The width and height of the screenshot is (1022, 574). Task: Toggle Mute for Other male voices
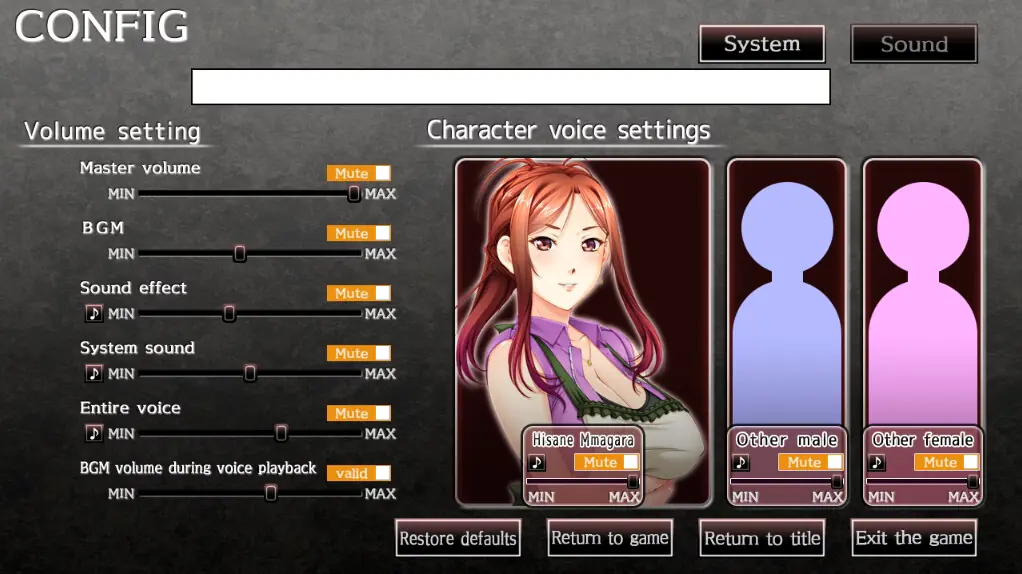(x=834, y=462)
